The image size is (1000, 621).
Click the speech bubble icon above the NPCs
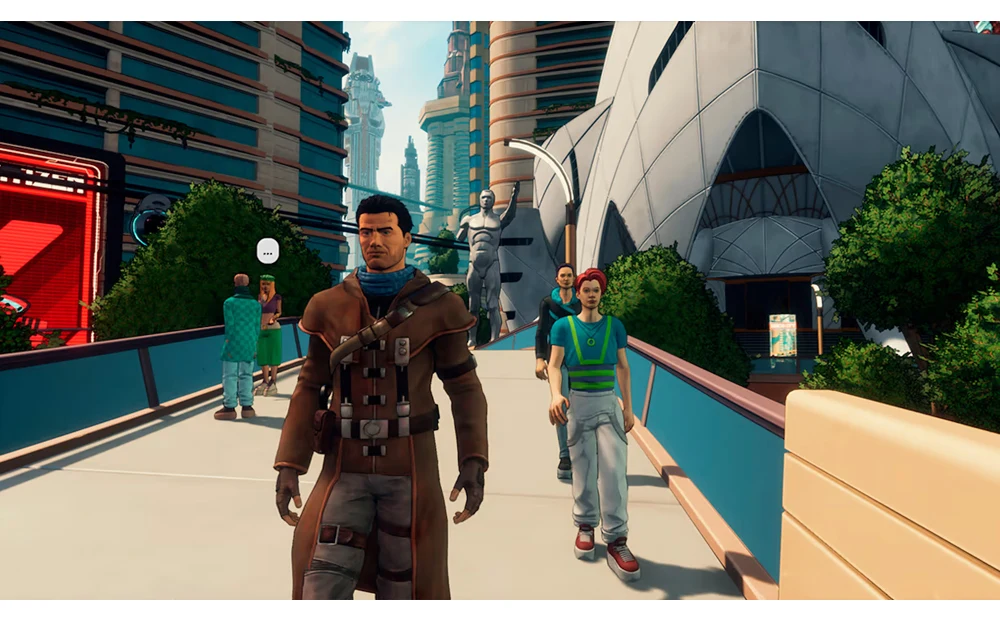click(x=267, y=250)
